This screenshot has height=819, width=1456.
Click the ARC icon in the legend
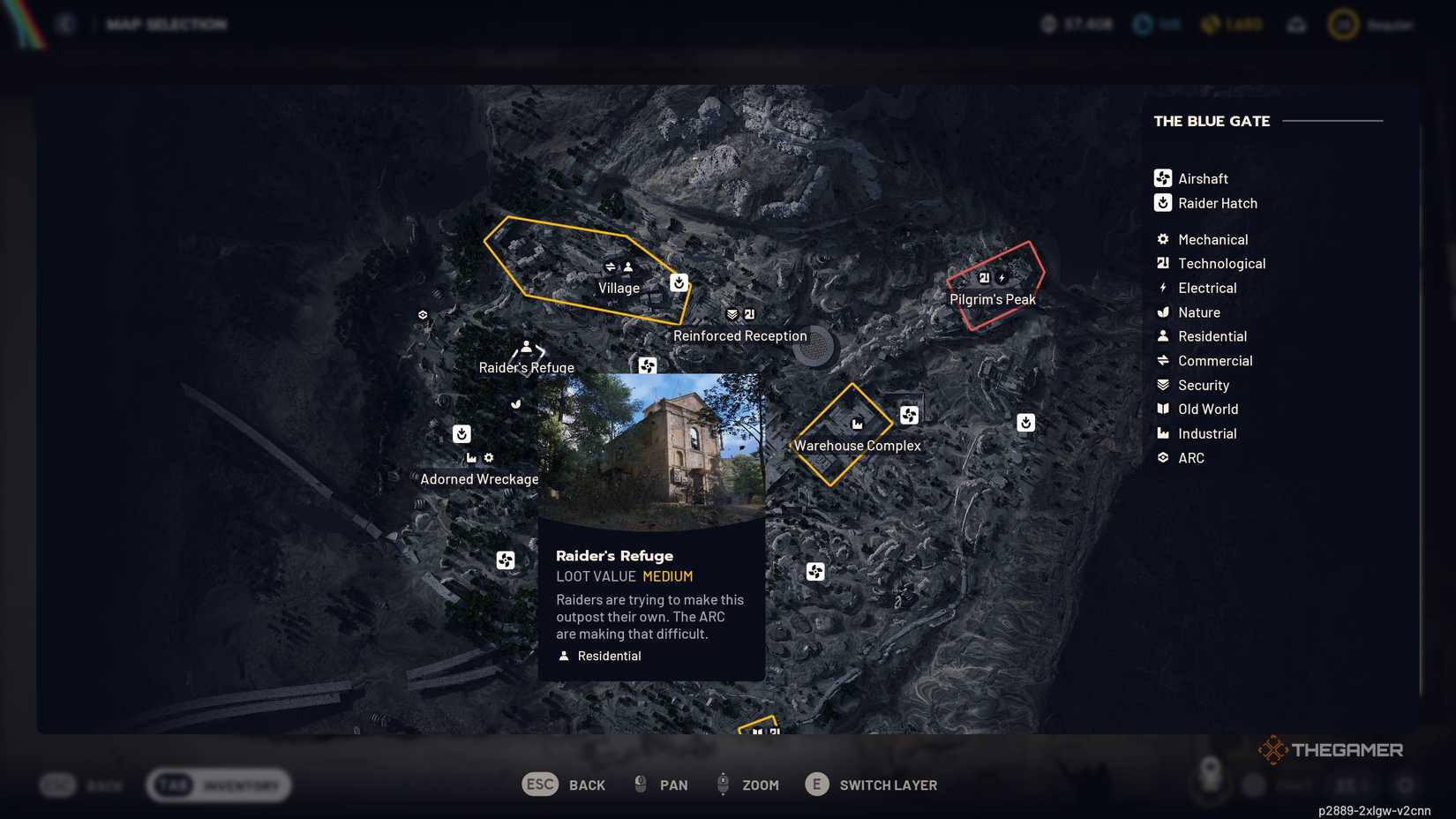[1162, 457]
